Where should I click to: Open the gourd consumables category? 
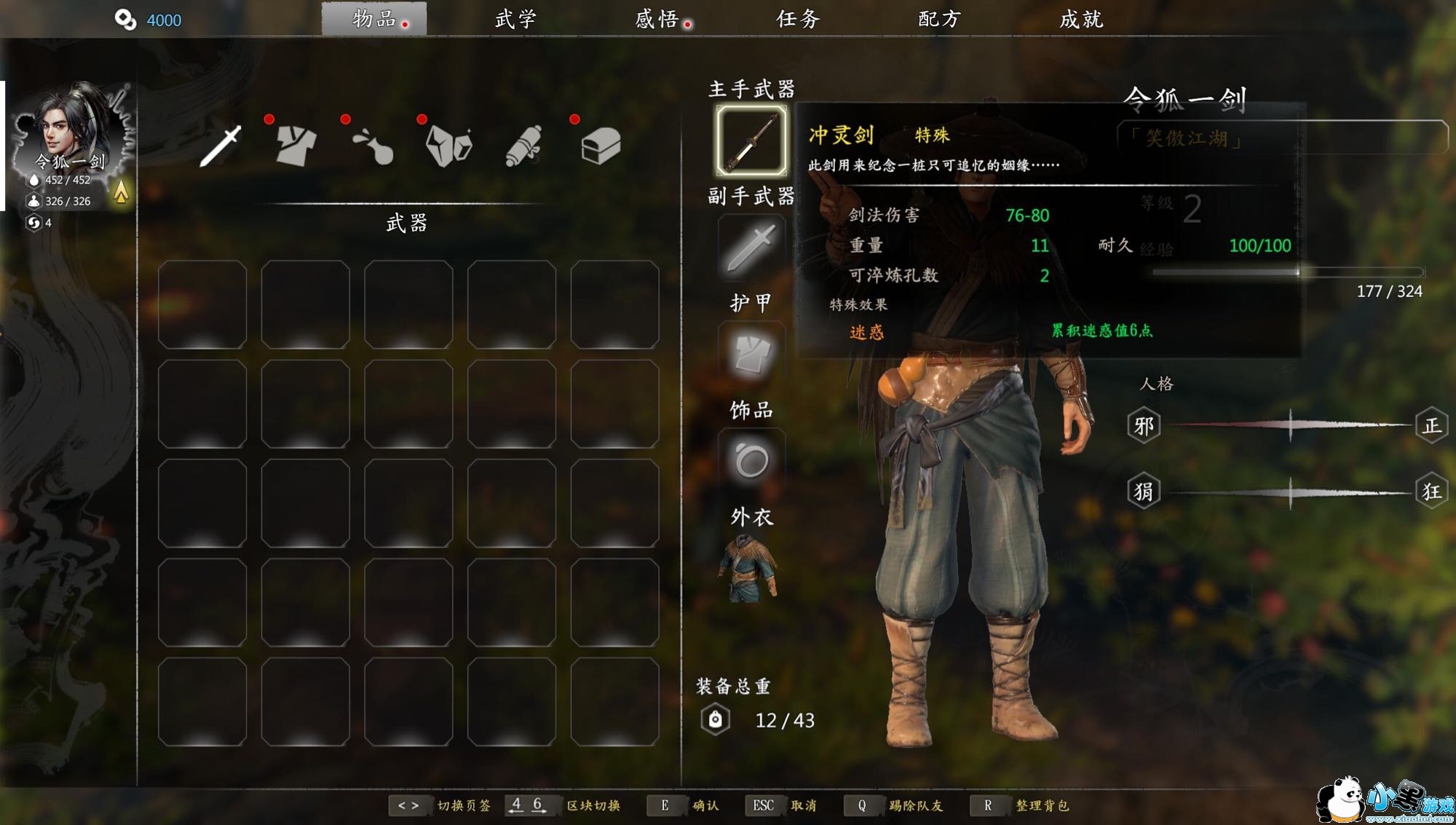pyautogui.click(x=373, y=146)
